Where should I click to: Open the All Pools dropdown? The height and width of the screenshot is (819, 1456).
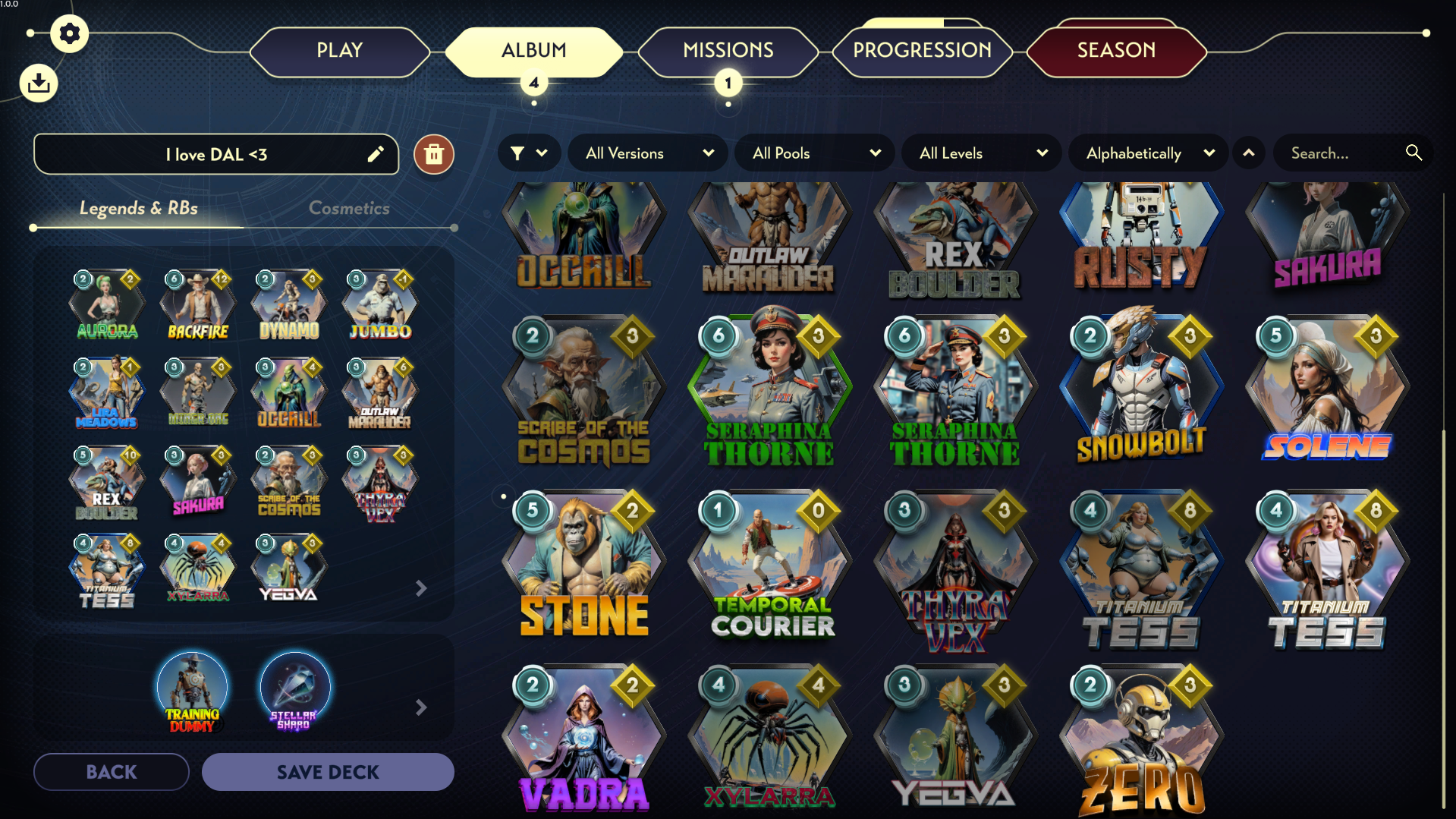coord(816,153)
